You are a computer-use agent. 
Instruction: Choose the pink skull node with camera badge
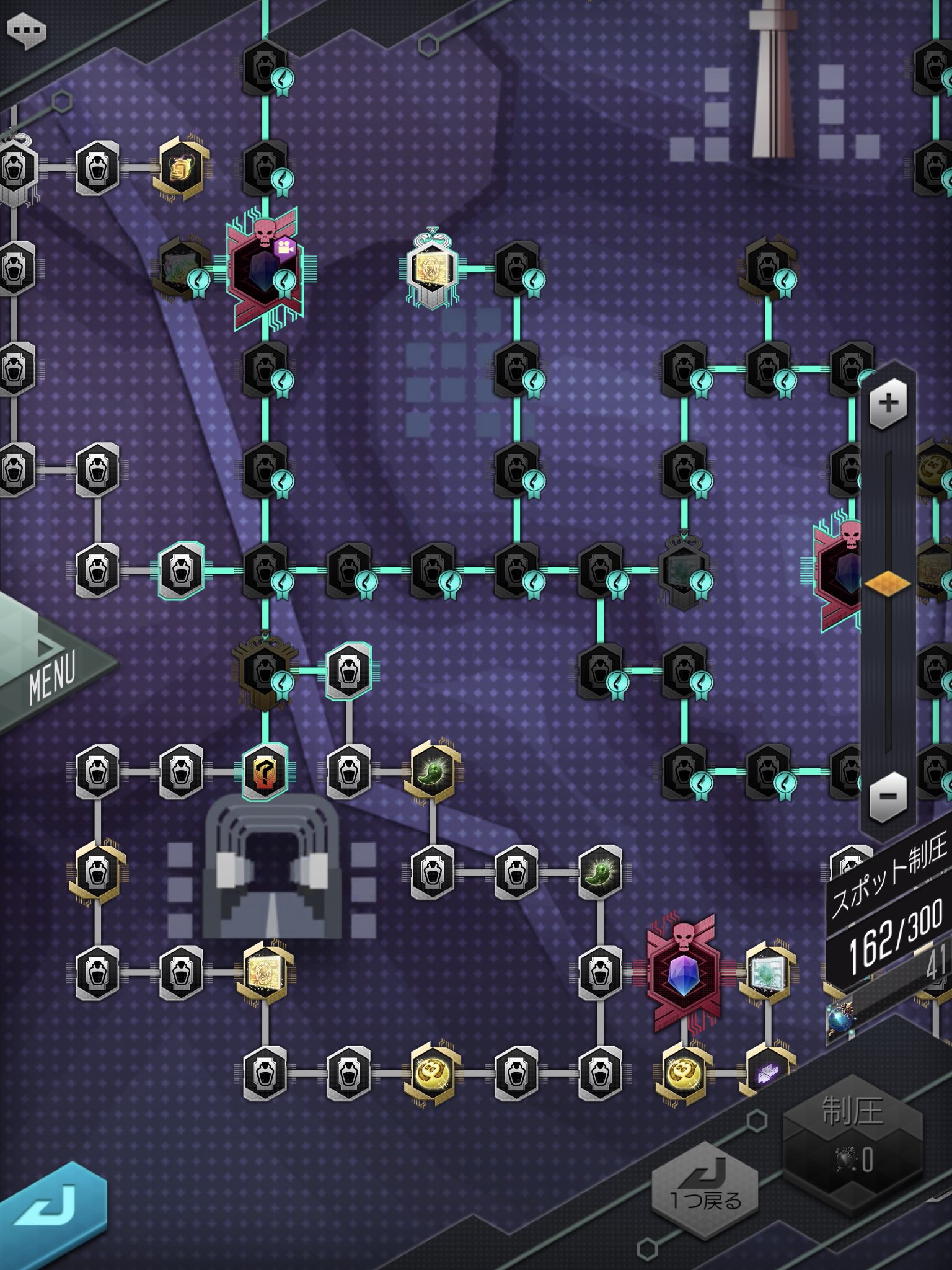click(x=265, y=268)
